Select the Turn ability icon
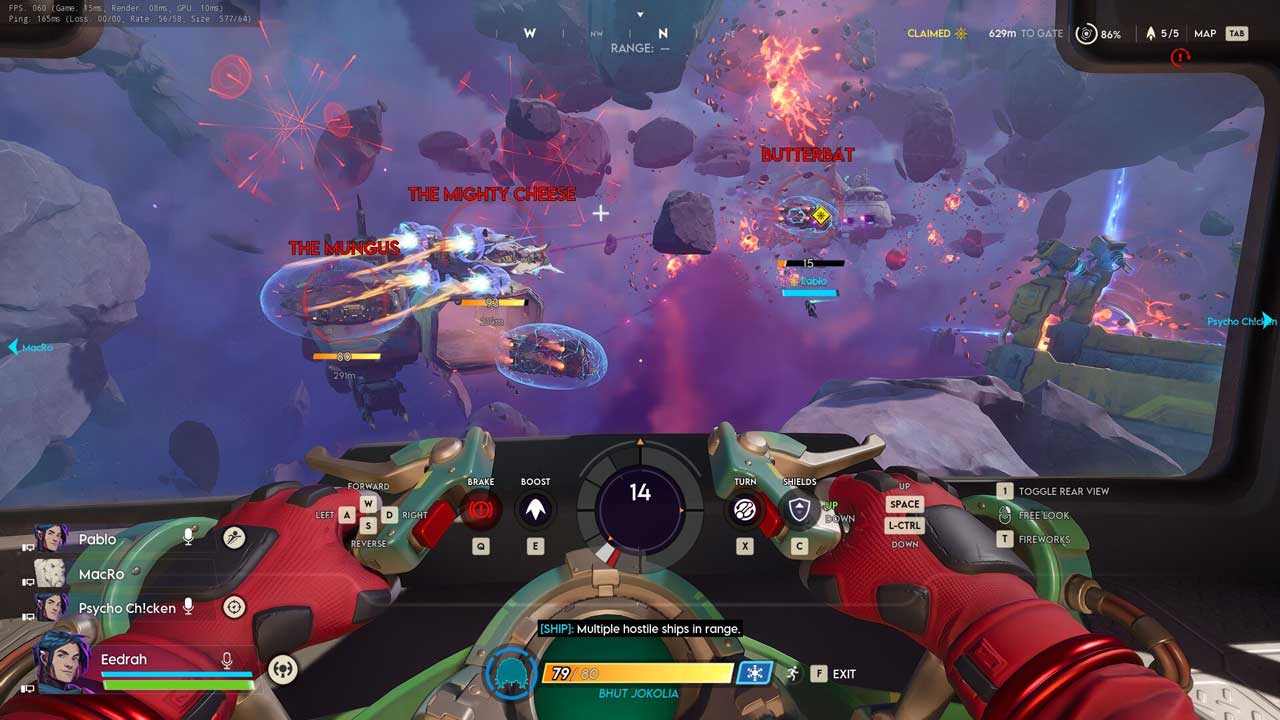Image resolution: width=1280 pixels, height=720 pixels. [x=745, y=511]
